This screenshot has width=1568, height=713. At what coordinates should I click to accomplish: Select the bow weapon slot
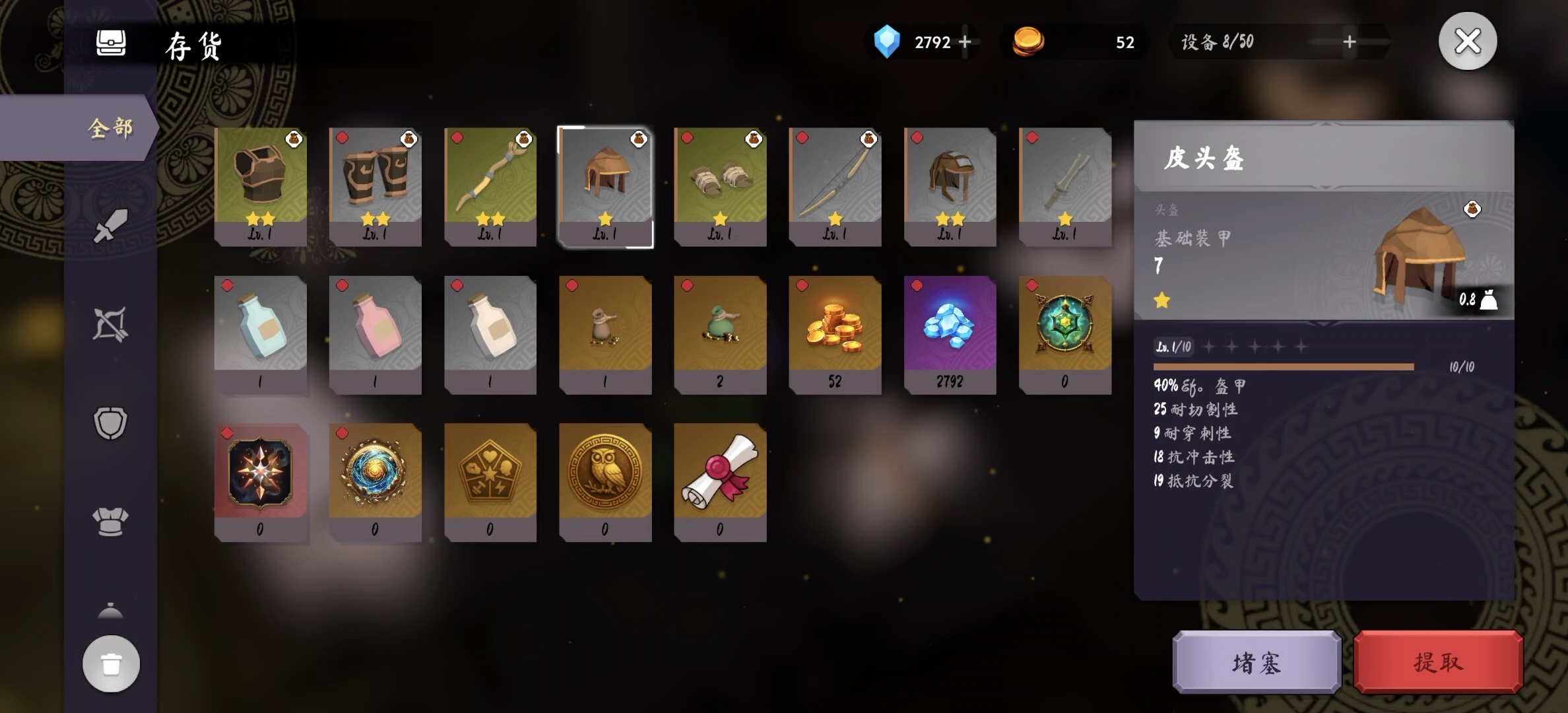coord(835,186)
